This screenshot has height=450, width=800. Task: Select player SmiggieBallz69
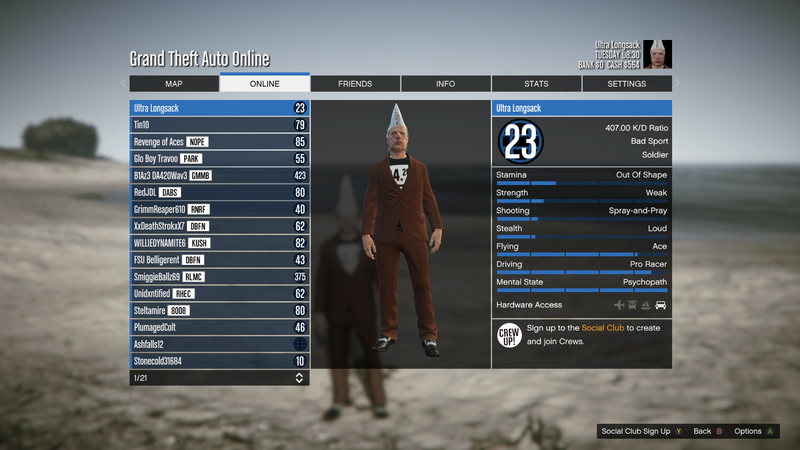[219, 277]
